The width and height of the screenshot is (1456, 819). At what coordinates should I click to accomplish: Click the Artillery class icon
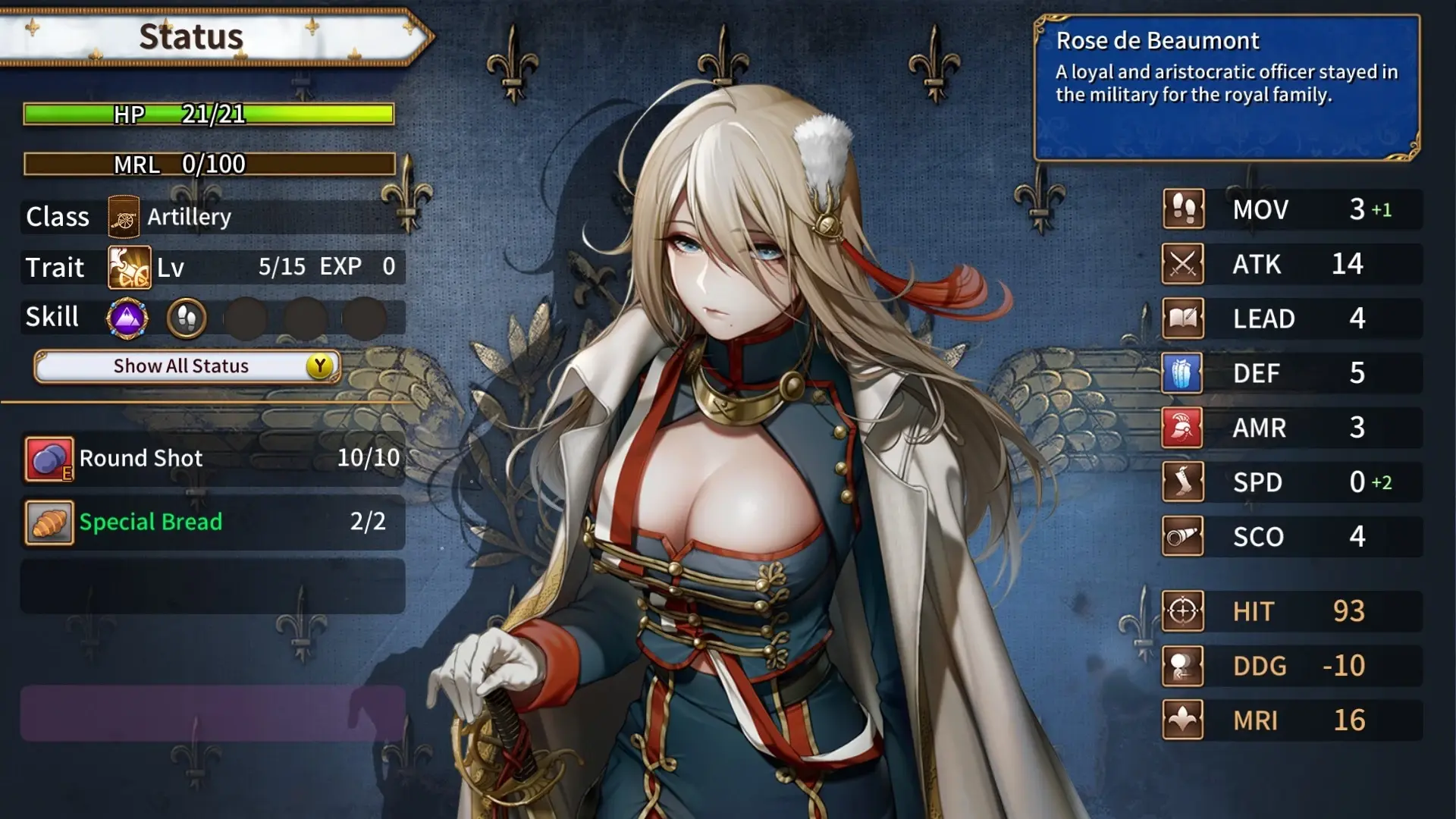pyautogui.click(x=124, y=217)
